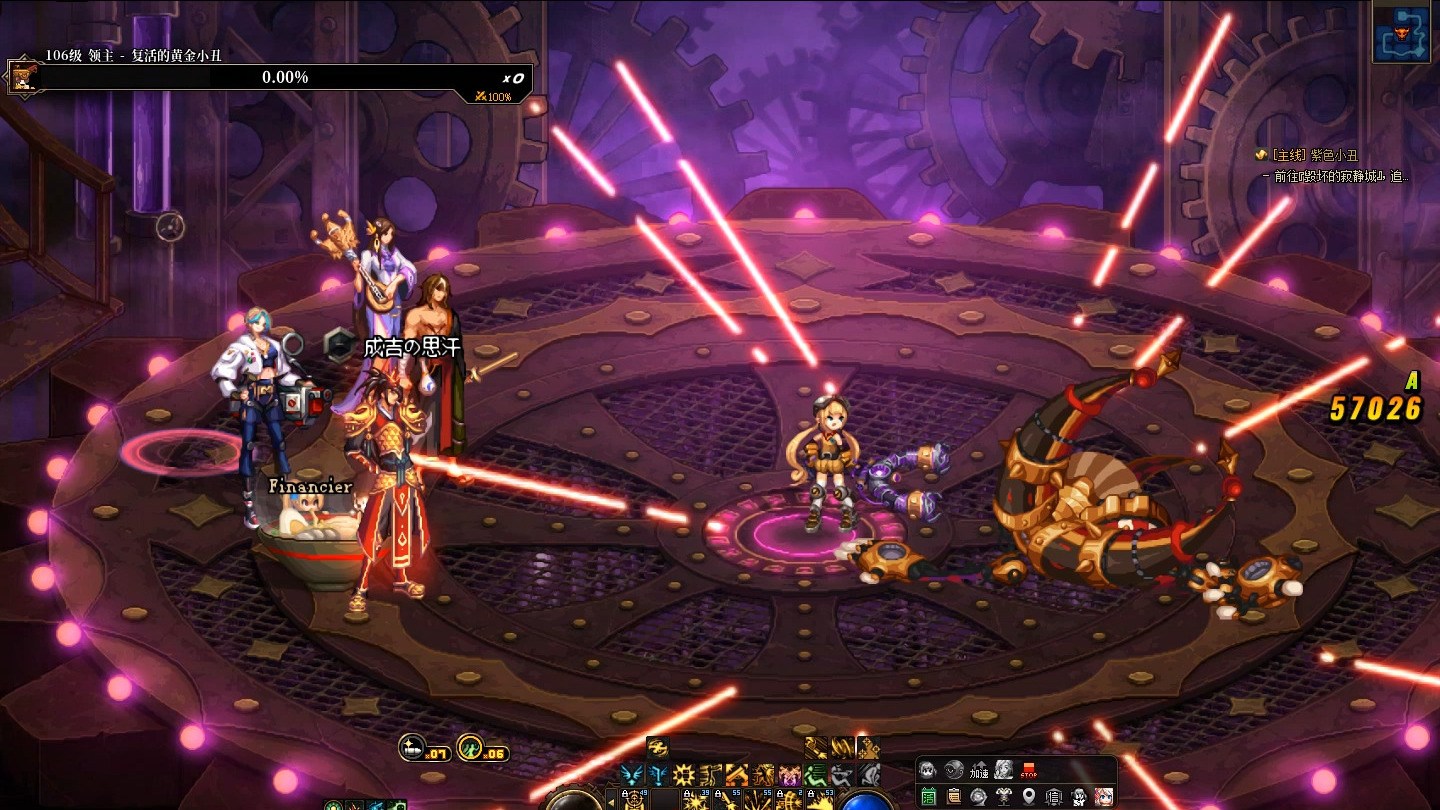Click the 加速 speed-up button
This screenshot has width=1440, height=810.
pos(978,771)
